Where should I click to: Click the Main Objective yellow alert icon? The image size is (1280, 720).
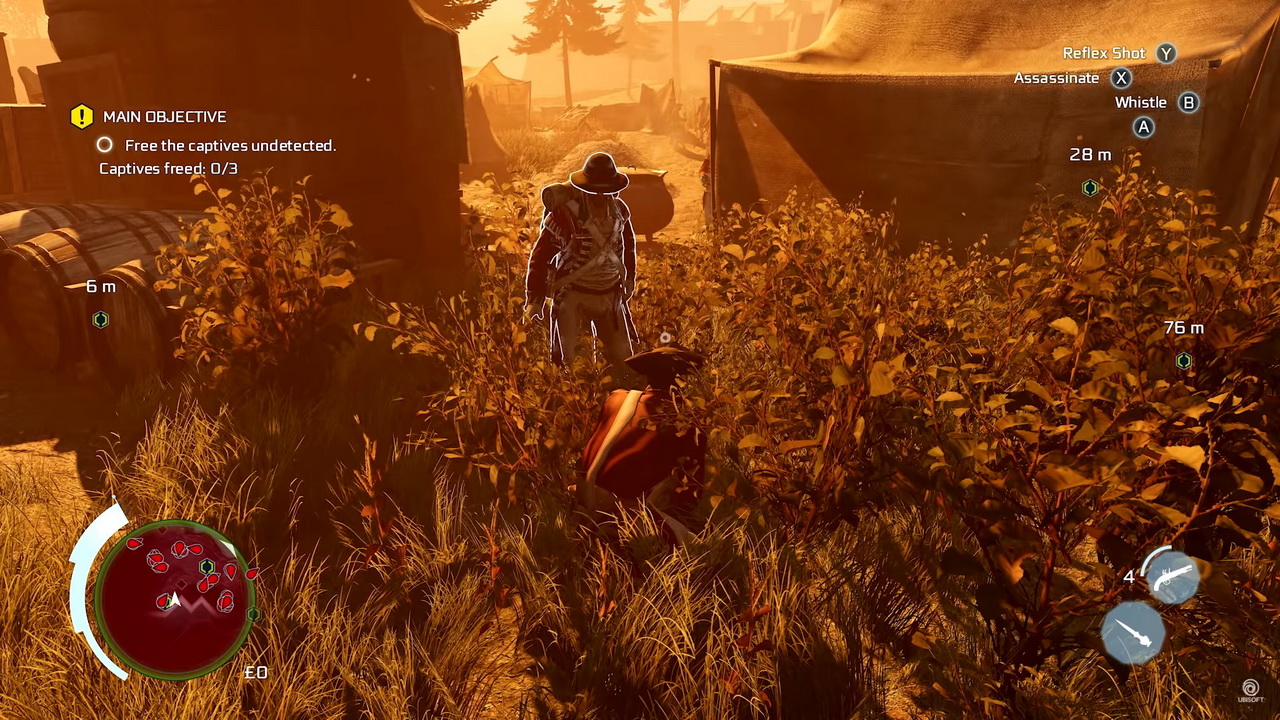[x=82, y=117]
